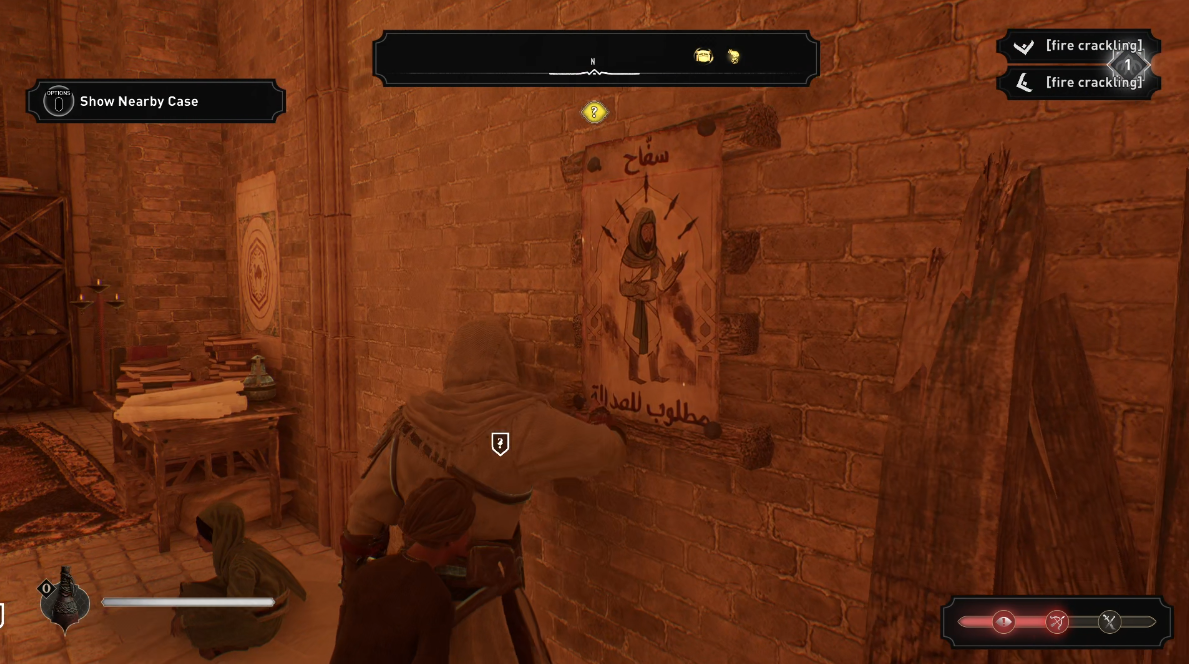Click the white shield marker icon
This screenshot has height=664, width=1189.
[500, 444]
